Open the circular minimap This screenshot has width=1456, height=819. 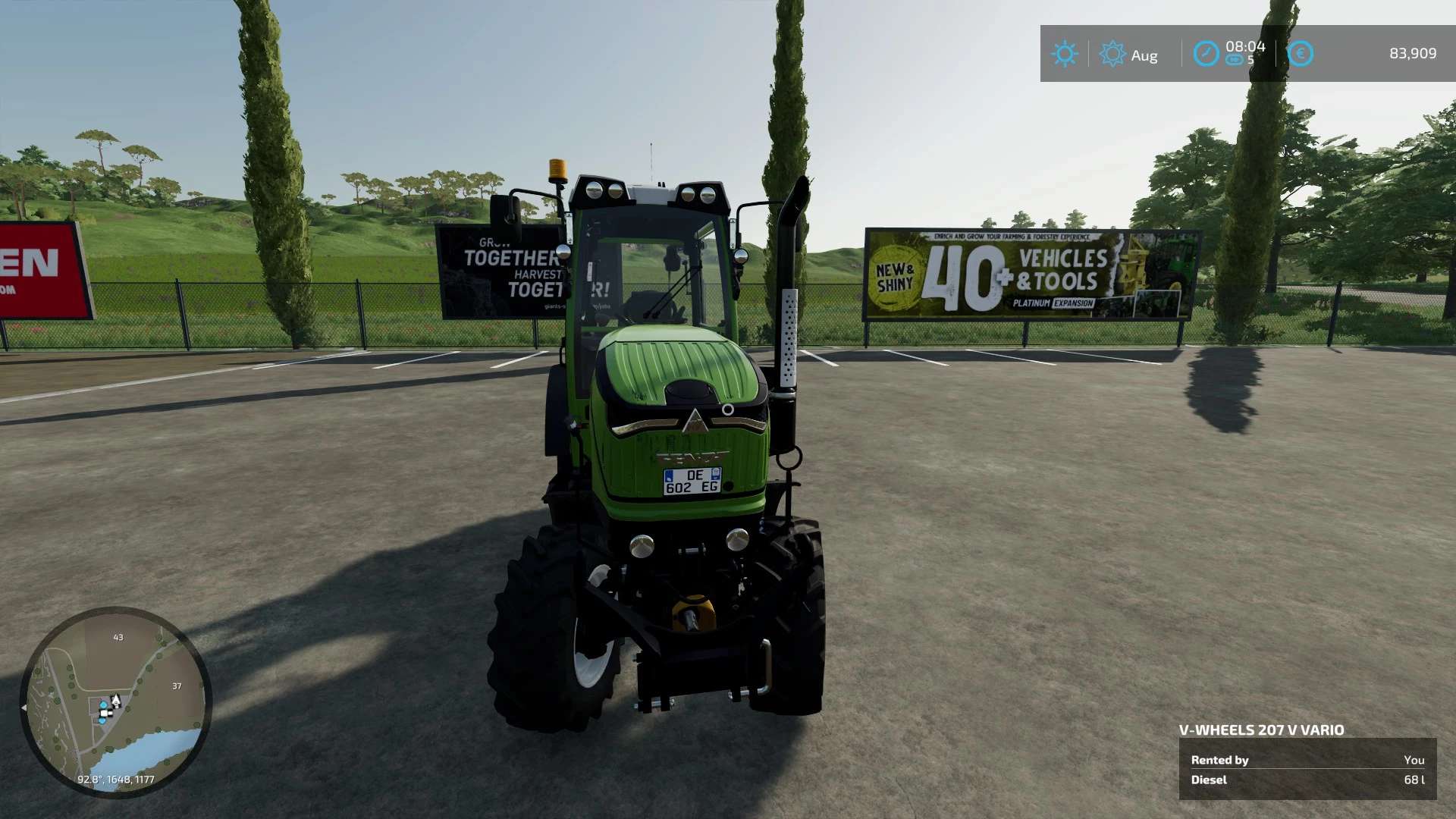[x=115, y=701]
